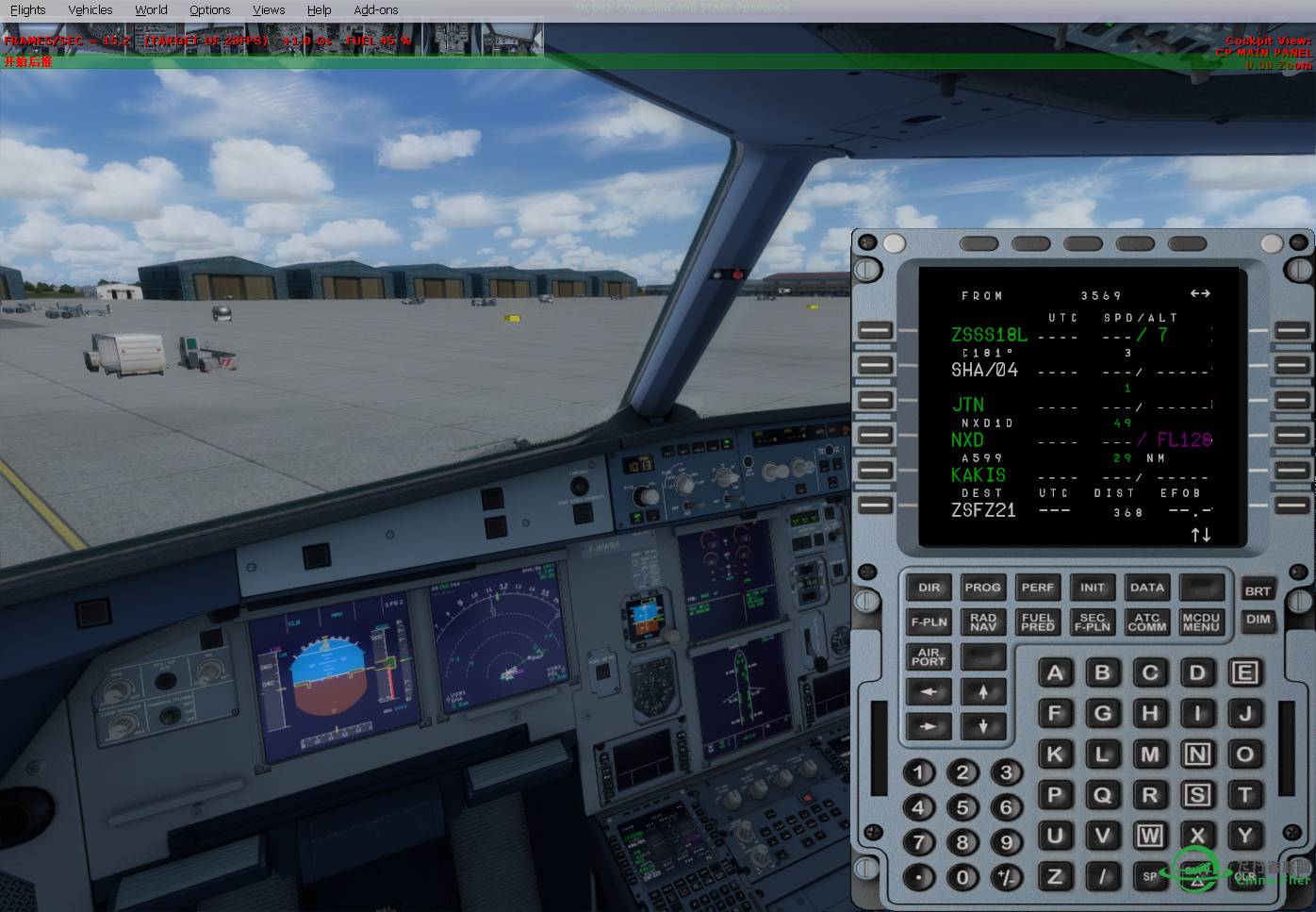Open the PROG page on the MCDU
Viewport: 1316px width, 912px height.
pyautogui.click(x=982, y=588)
